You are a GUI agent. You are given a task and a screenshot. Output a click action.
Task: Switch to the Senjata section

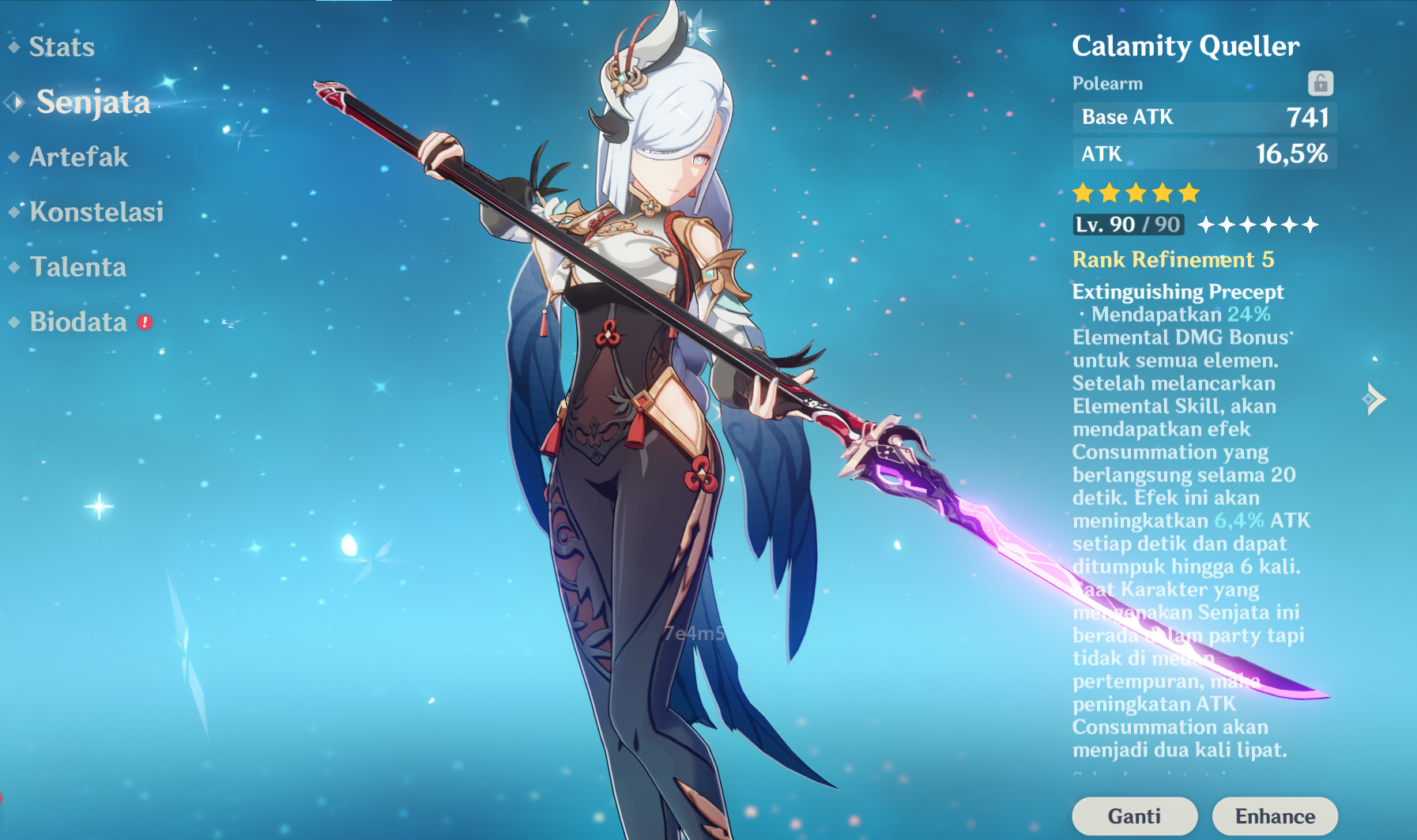pyautogui.click(x=92, y=102)
